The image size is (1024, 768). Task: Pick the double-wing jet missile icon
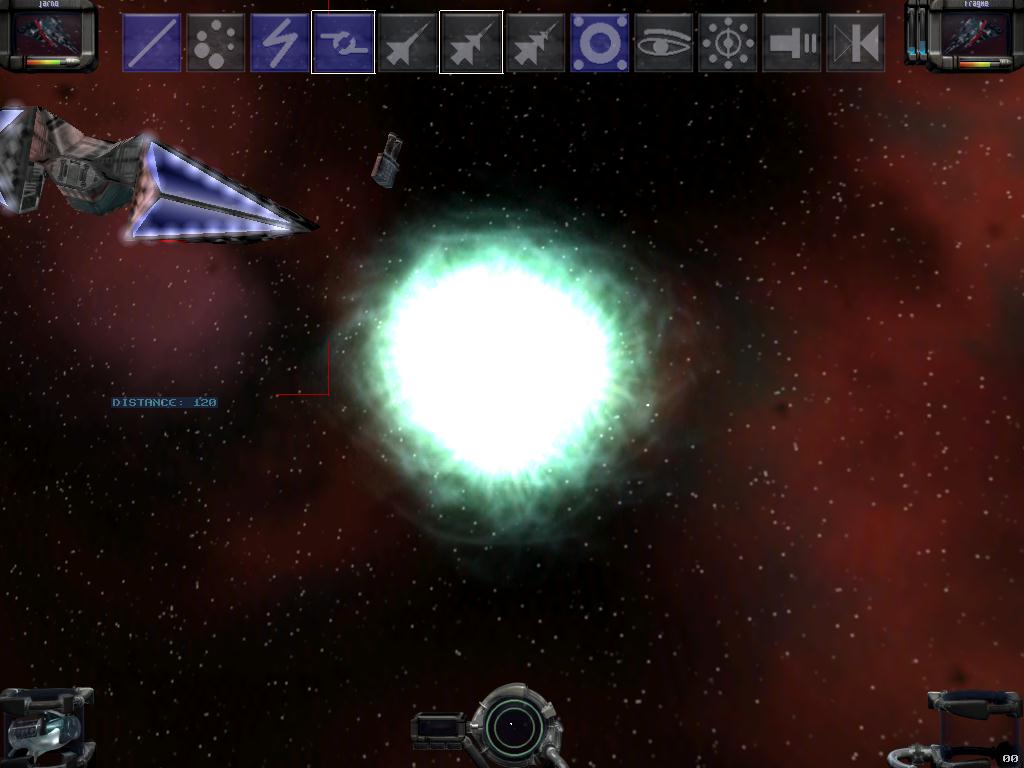point(471,42)
